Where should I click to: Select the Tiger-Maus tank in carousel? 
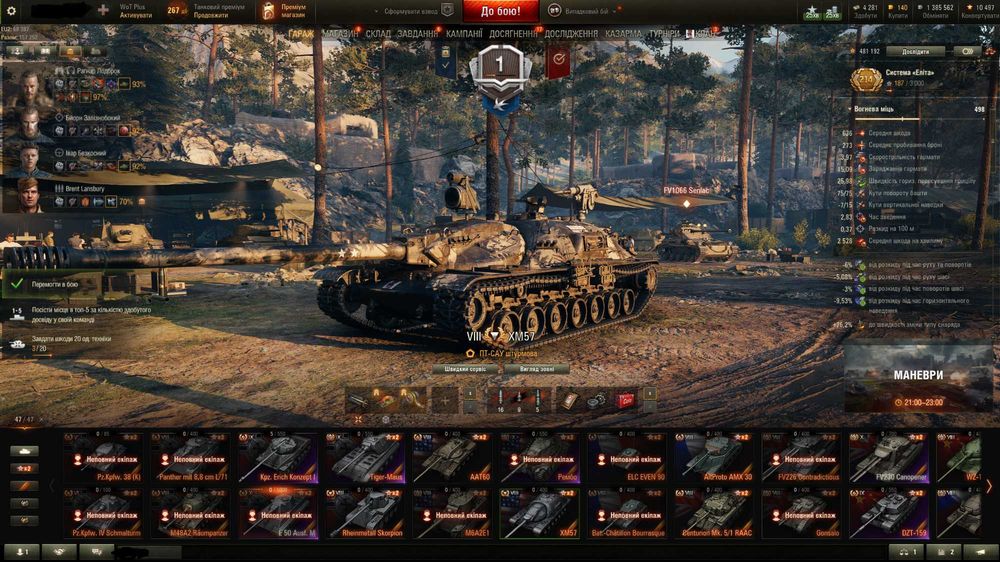click(x=367, y=458)
